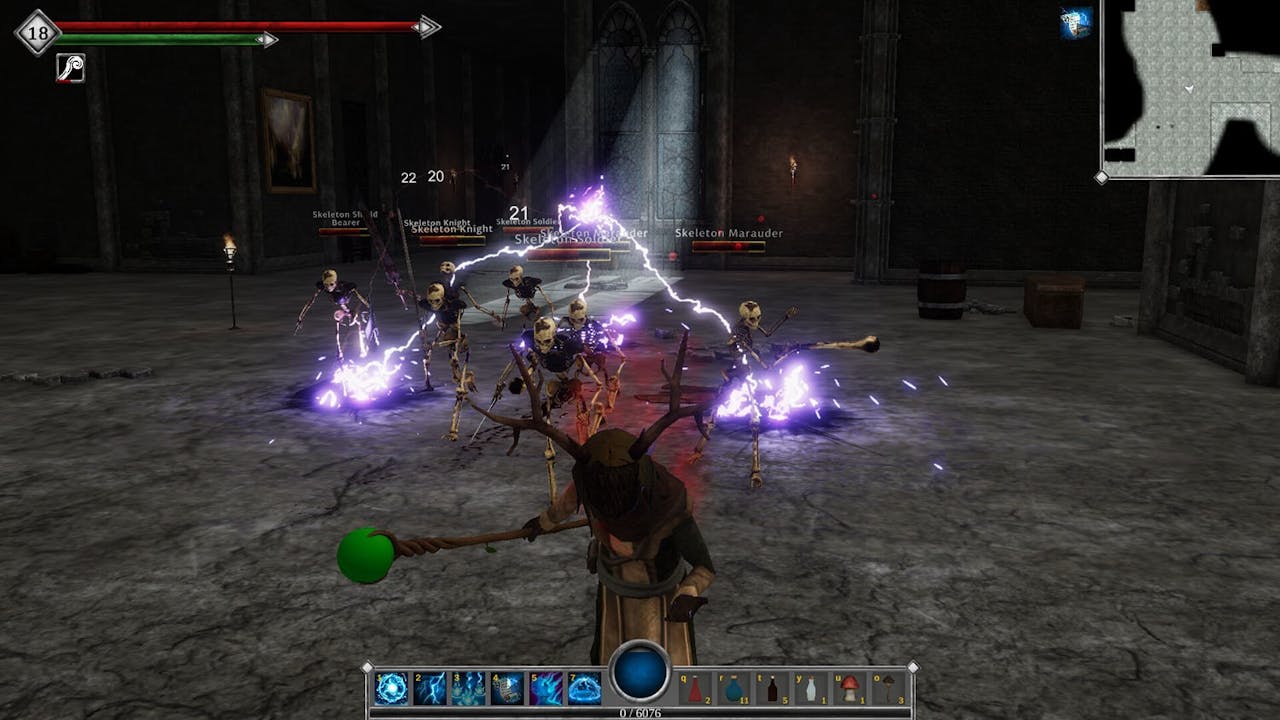Image resolution: width=1280 pixels, height=720 pixels.
Task: Click the staff status icon under the health bar
Action: point(70,68)
